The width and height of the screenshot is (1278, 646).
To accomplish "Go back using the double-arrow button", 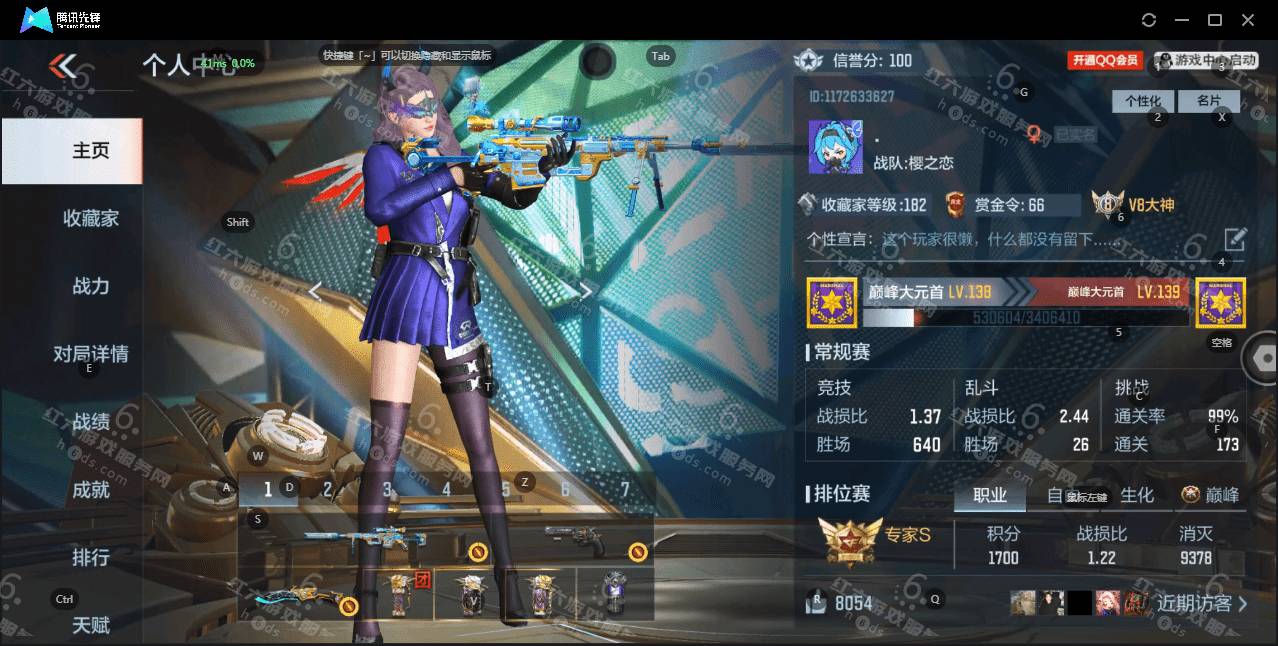I will point(63,67).
